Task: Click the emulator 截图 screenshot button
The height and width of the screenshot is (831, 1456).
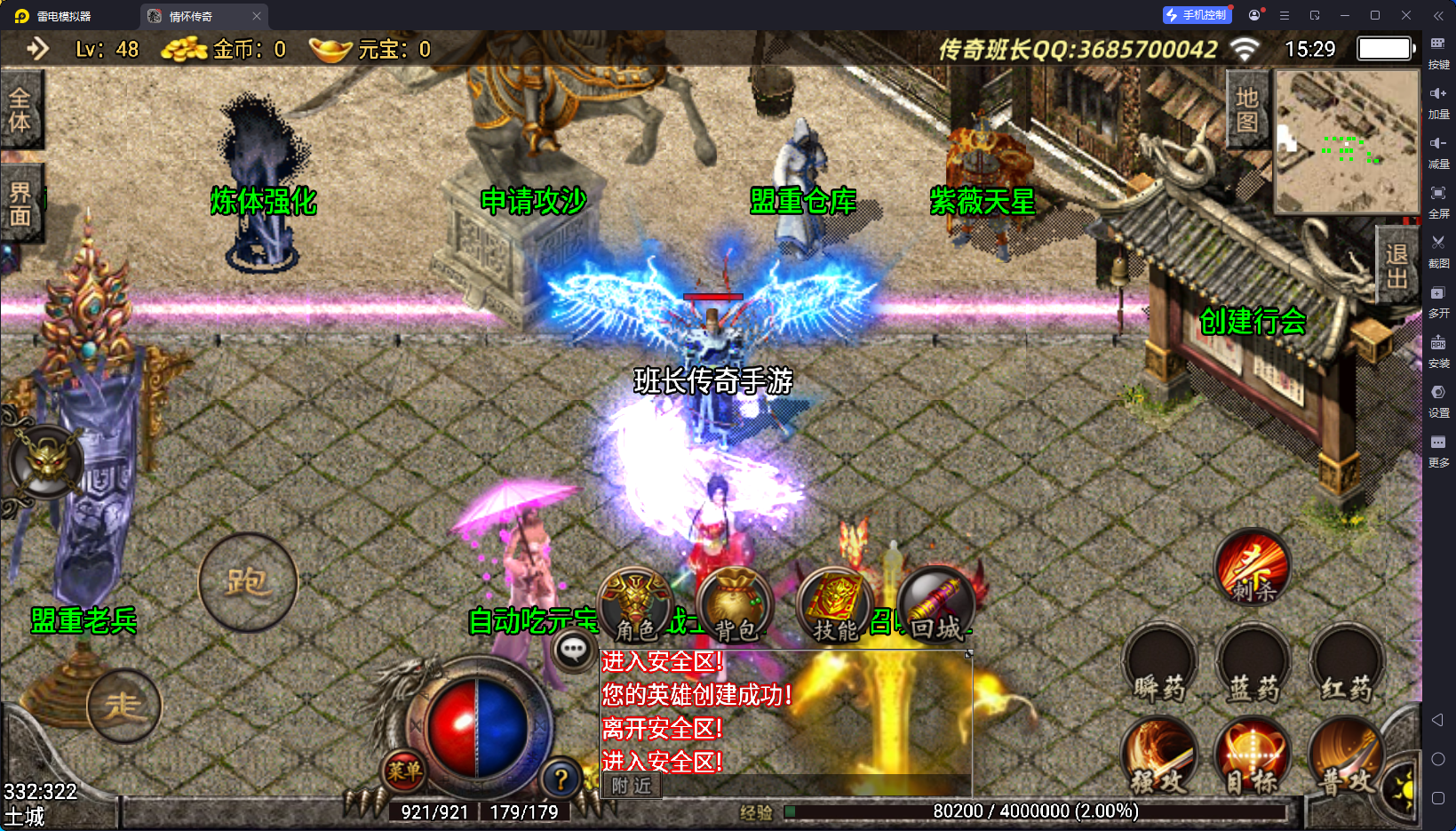Action: click(1438, 249)
